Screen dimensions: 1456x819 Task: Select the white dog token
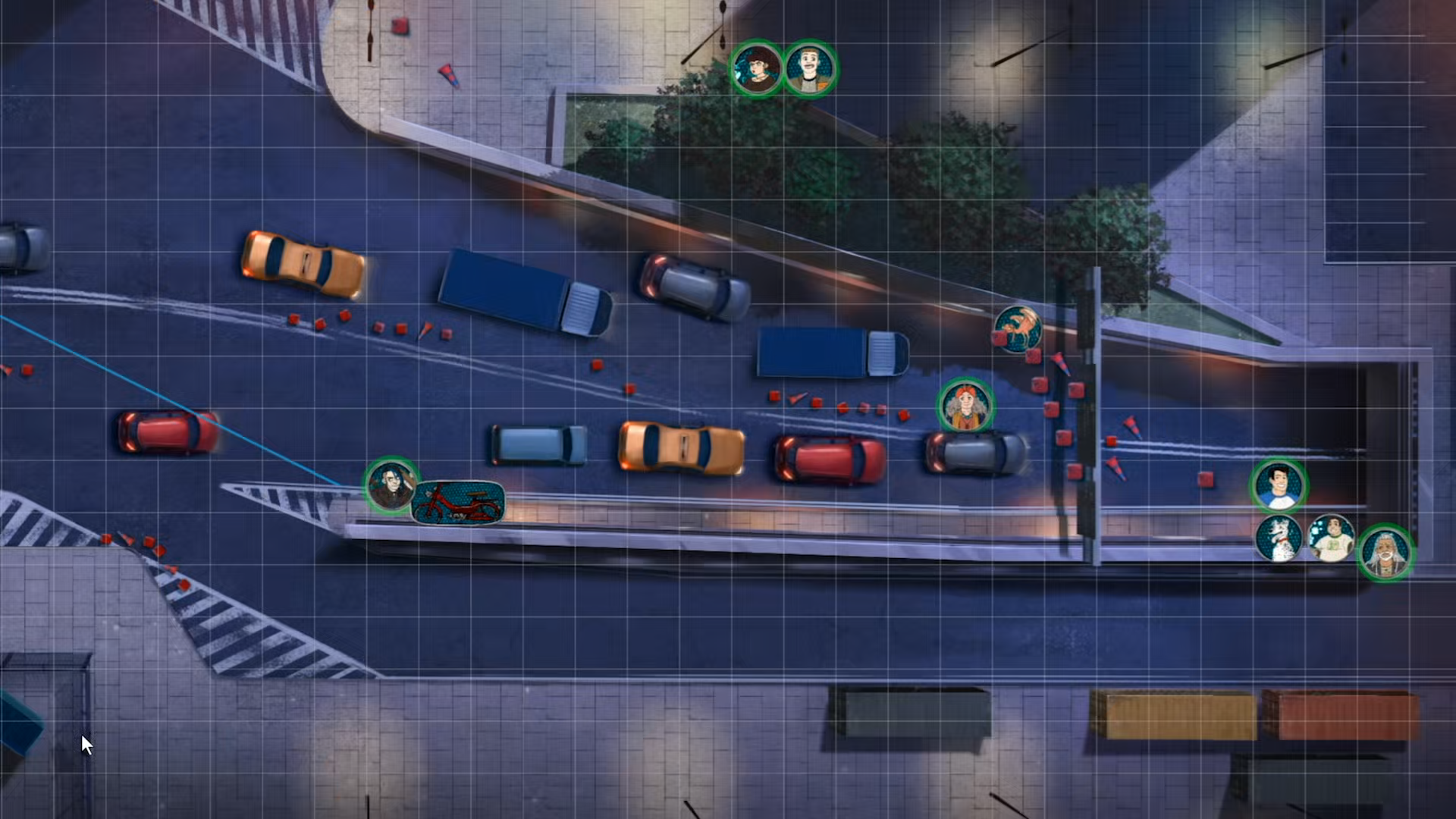pos(1279,538)
